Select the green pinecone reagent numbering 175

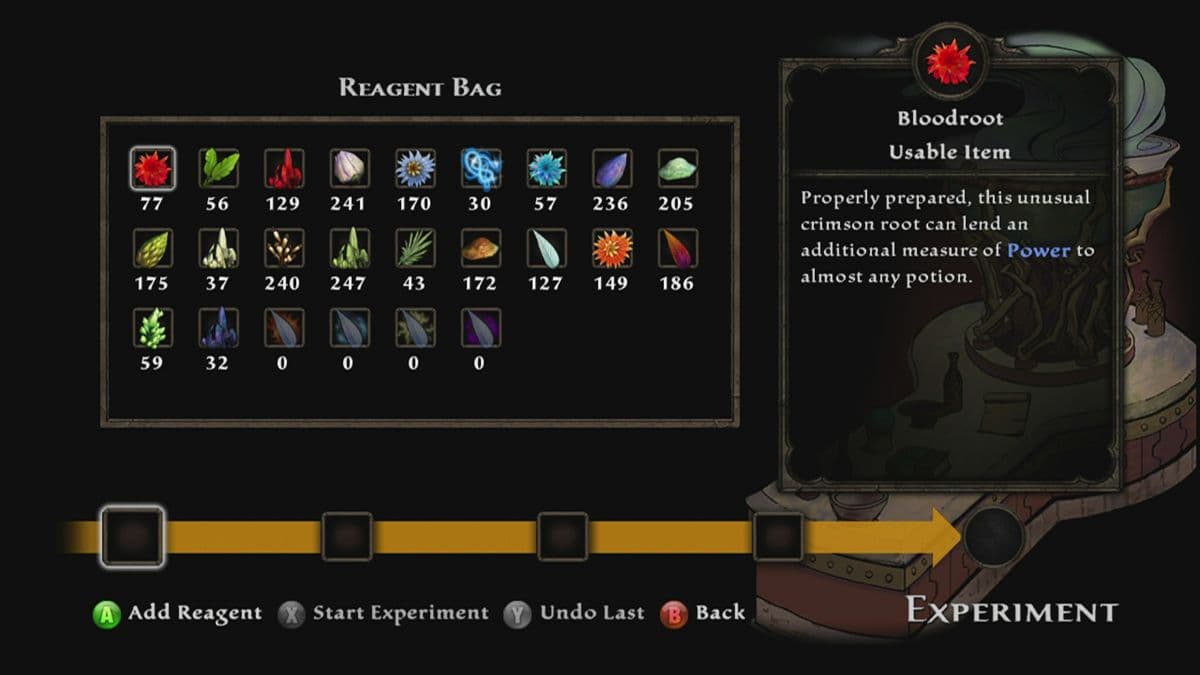click(x=152, y=248)
